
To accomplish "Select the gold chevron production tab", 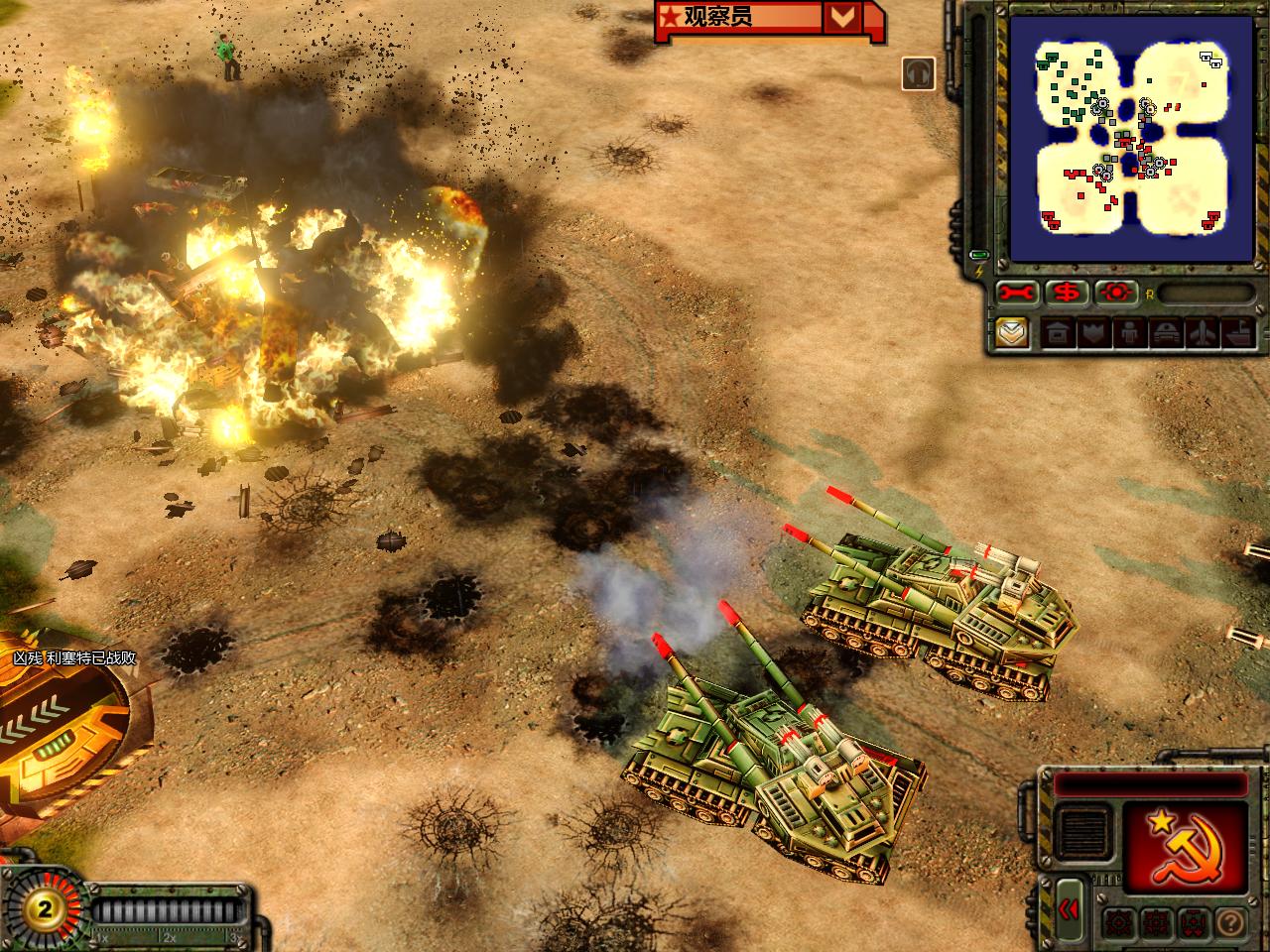I will [1012, 333].
